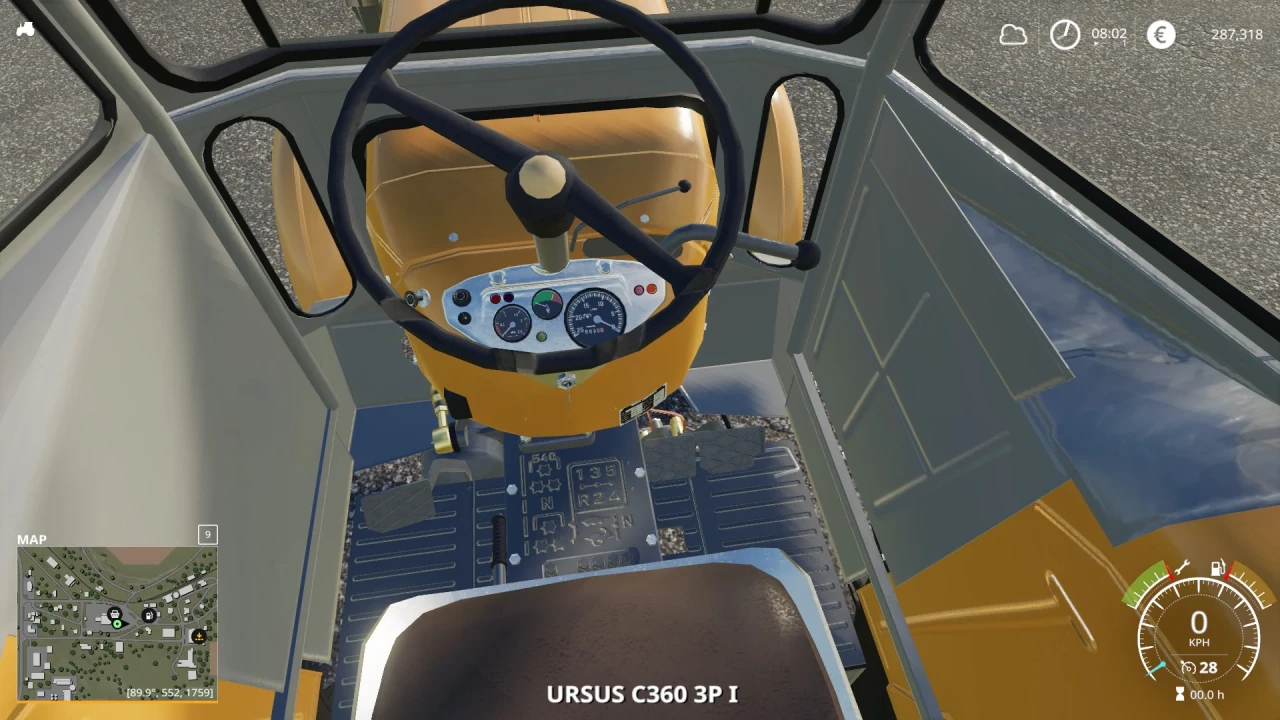Click the sell point marker on the minimap
The height and width of the screenshot is (720, 1280).
click(x=198, y=637)
